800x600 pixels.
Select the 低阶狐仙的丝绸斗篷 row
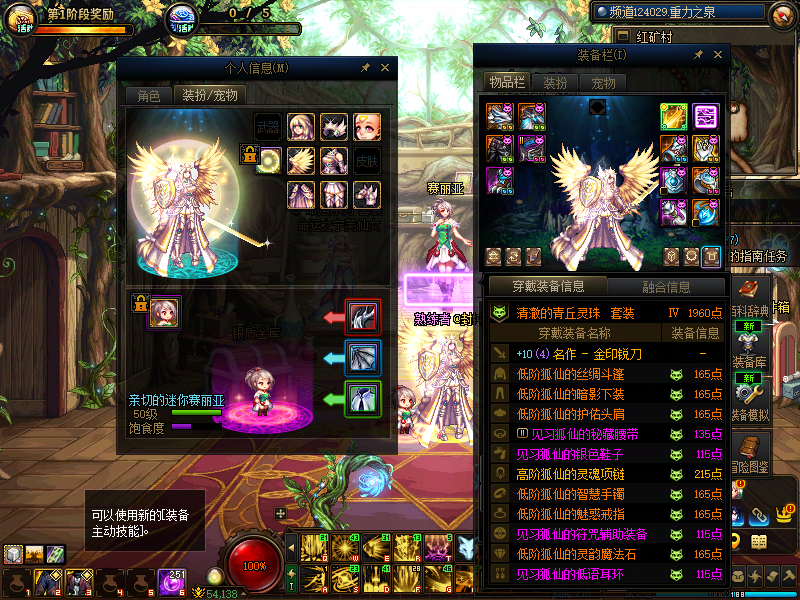pos(570,374)
